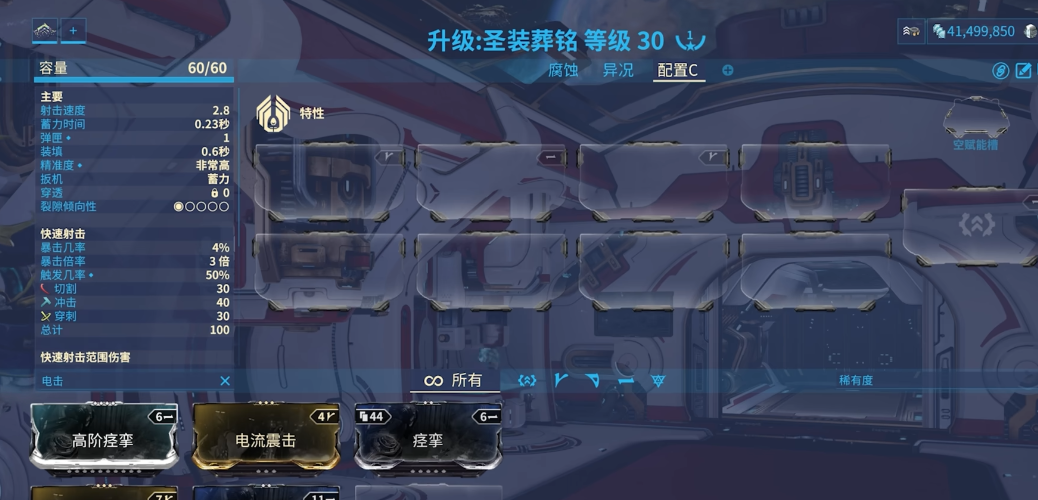Screen dimensions: 1038x500
Task: Clear the 电击 search field with the X
Action: pos(225,381)
